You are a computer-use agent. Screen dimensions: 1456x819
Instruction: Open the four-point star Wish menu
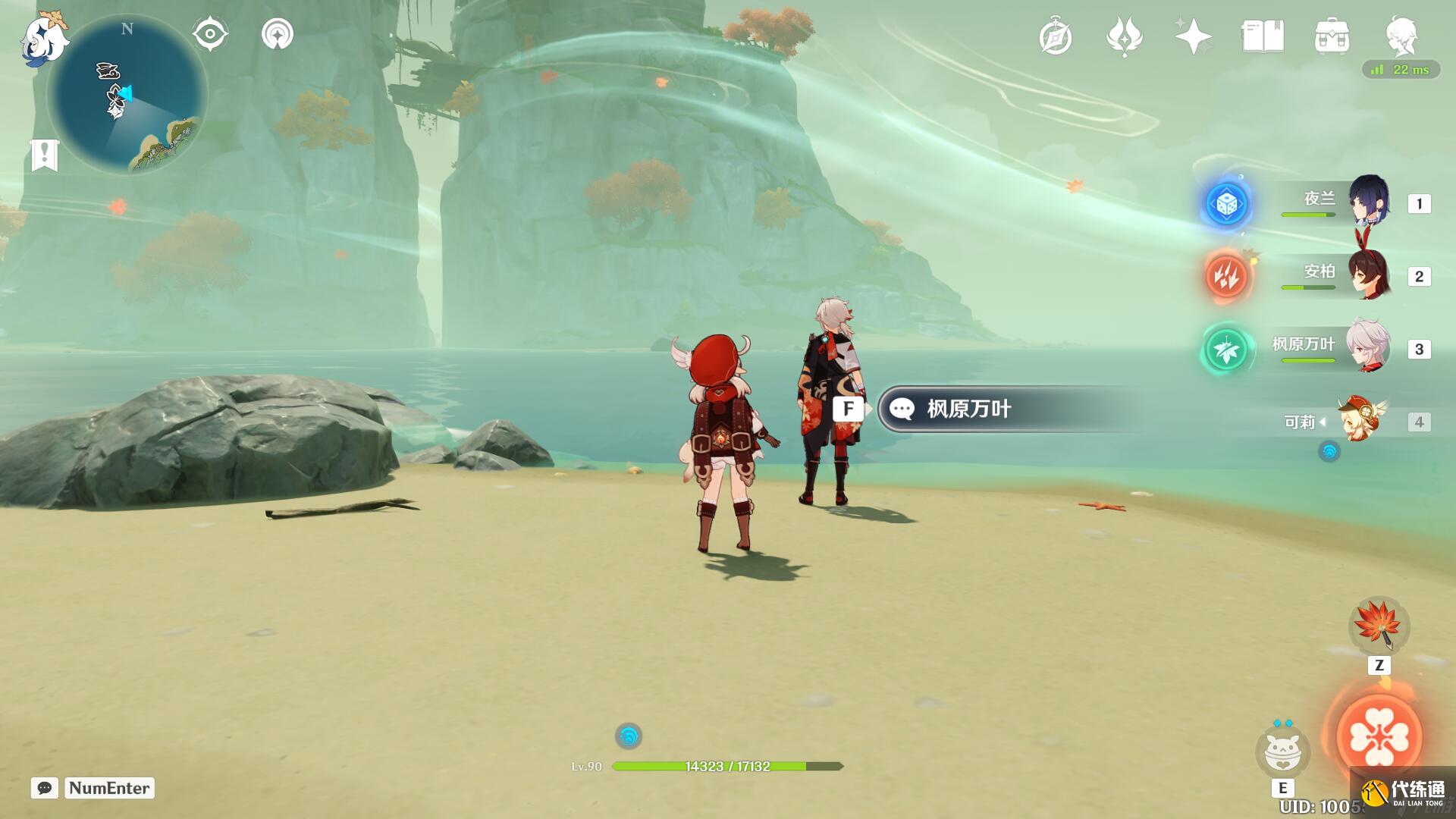(1193, 36)
